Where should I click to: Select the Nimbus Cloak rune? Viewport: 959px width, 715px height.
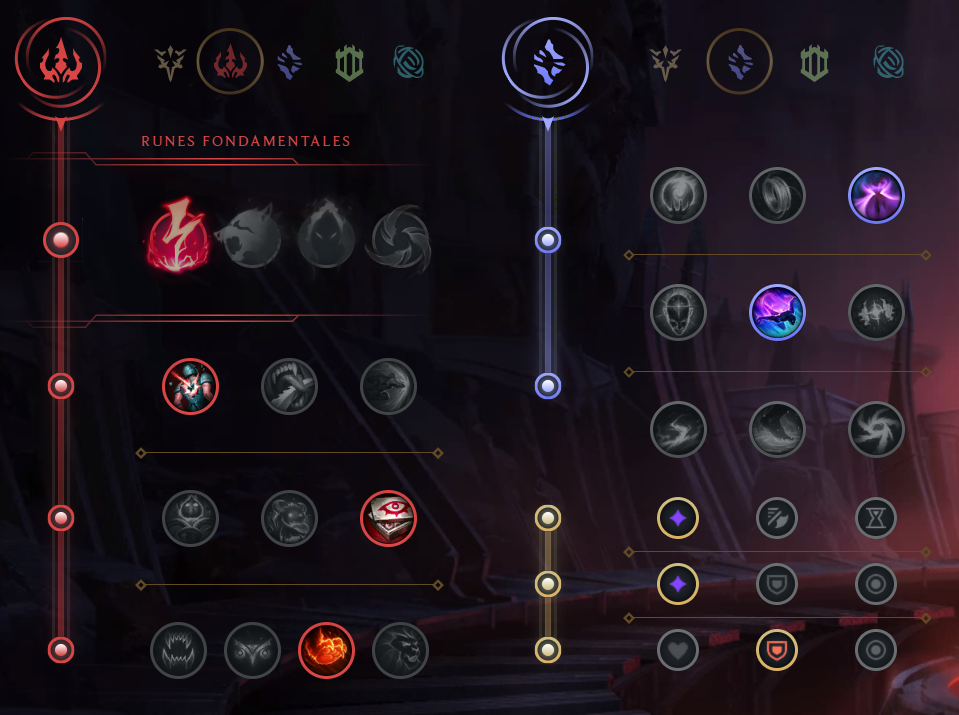click(876, 195)
